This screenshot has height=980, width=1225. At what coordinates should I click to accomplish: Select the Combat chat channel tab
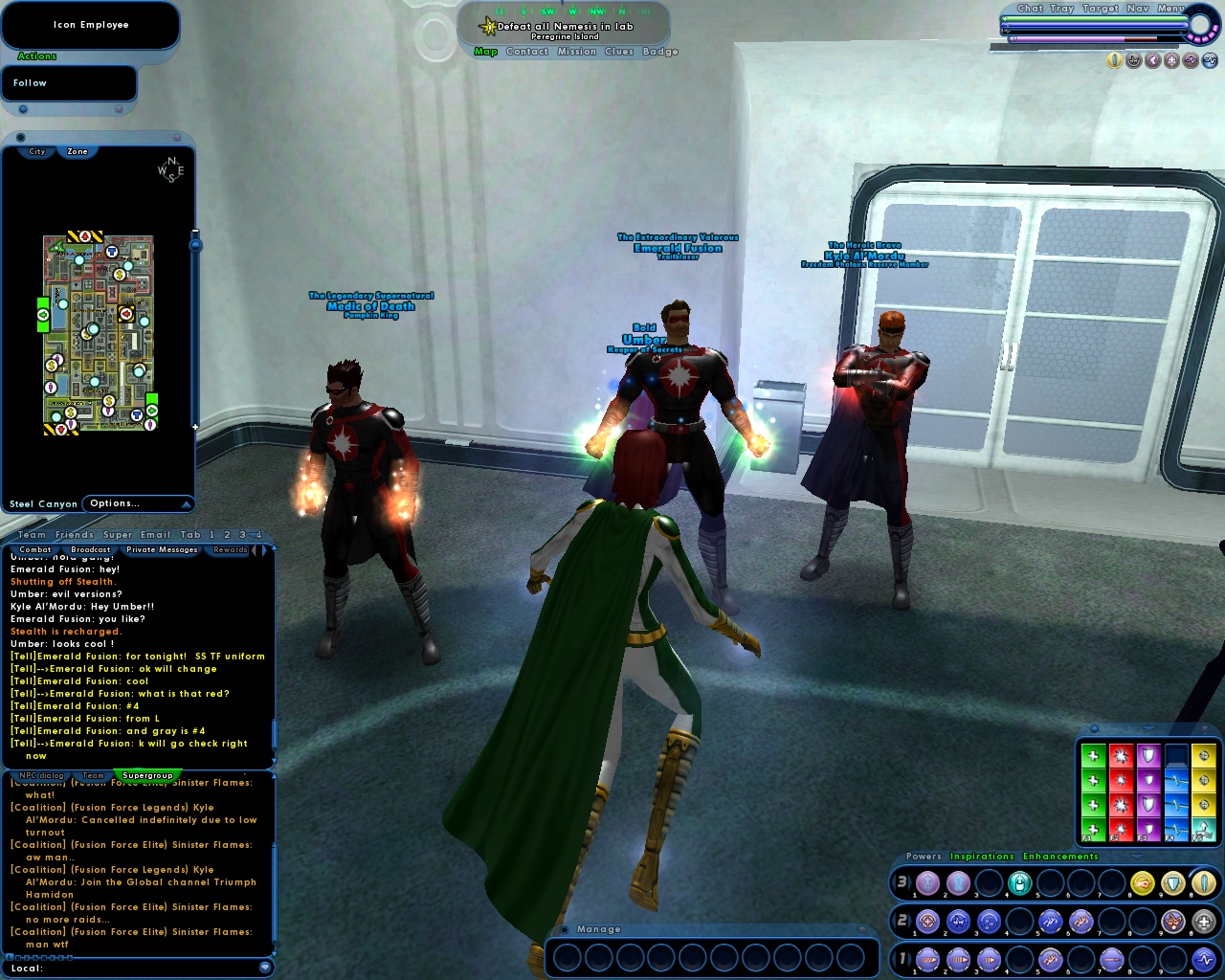click(35, 549)
